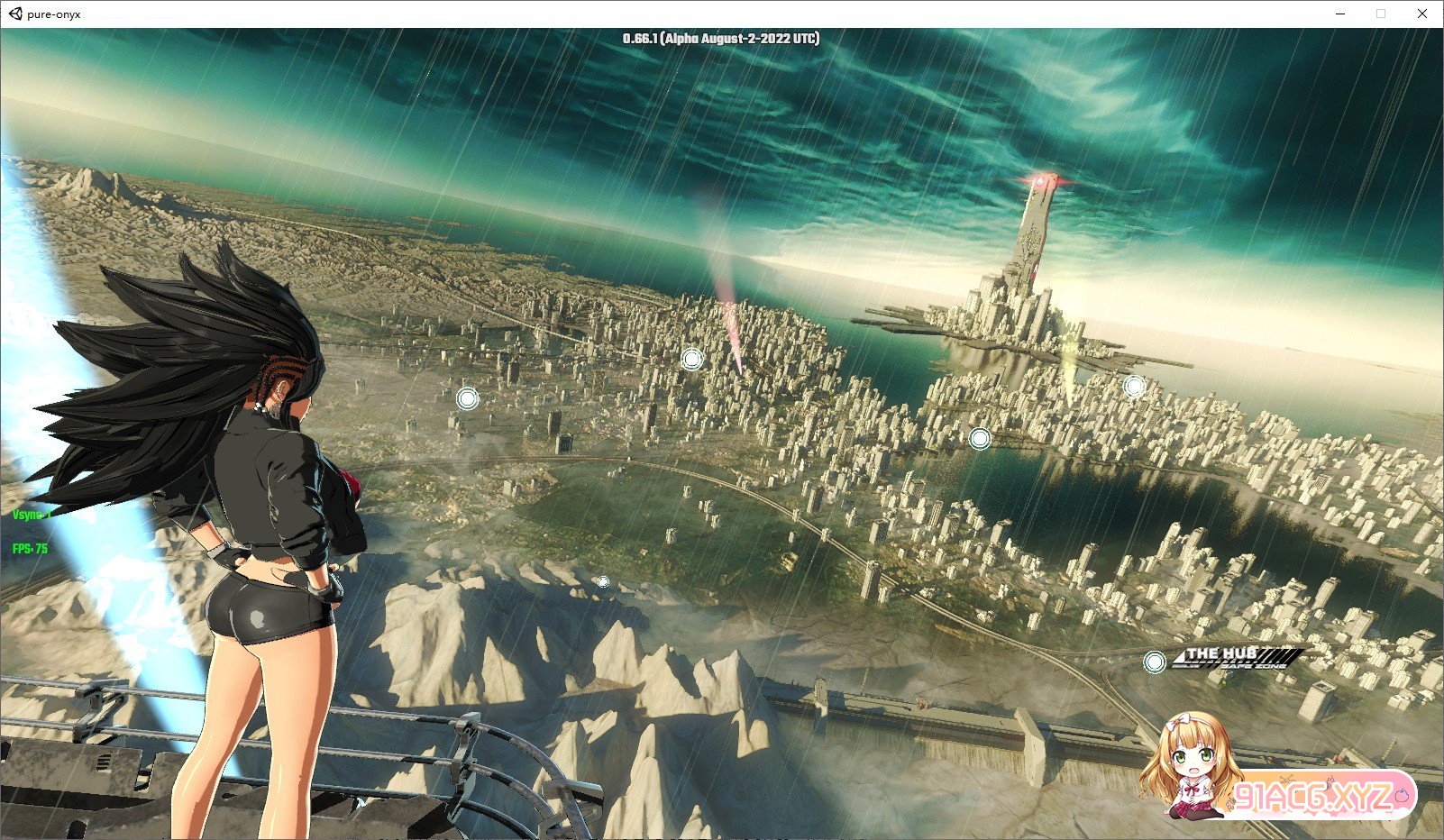This screenshot has height=840, width=1444.
Task: Close the pure-onyx game window
Action: click(x=1421, y=14)
